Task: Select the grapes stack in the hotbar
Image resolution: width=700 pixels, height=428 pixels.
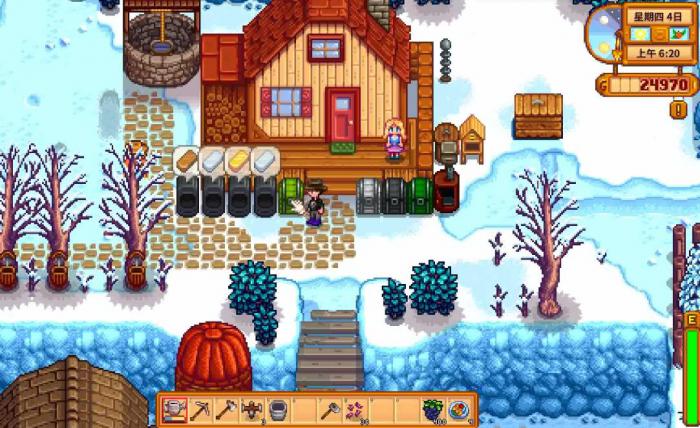Action: point(435,409)
